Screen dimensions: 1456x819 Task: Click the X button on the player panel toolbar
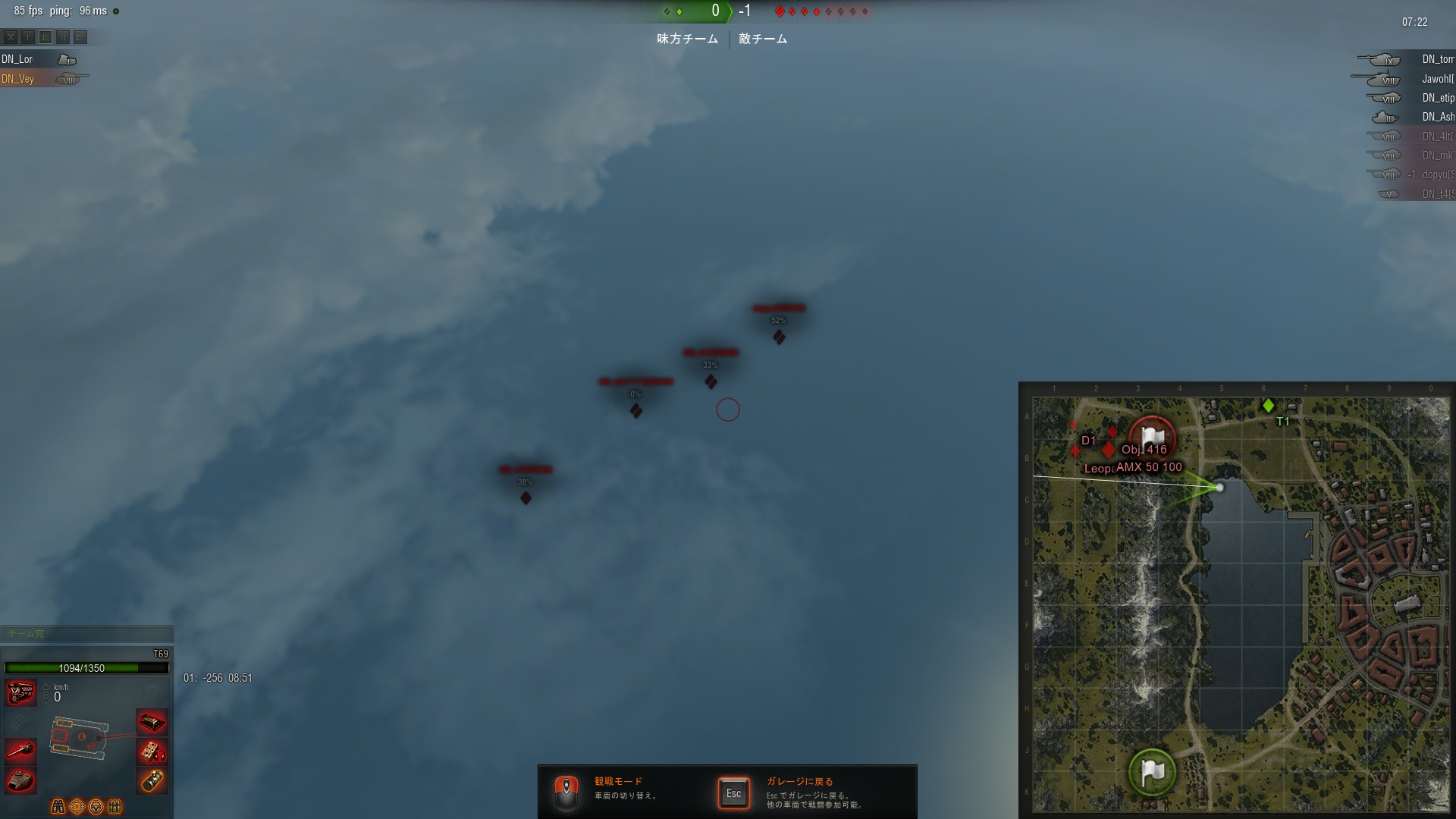(11, 37)
